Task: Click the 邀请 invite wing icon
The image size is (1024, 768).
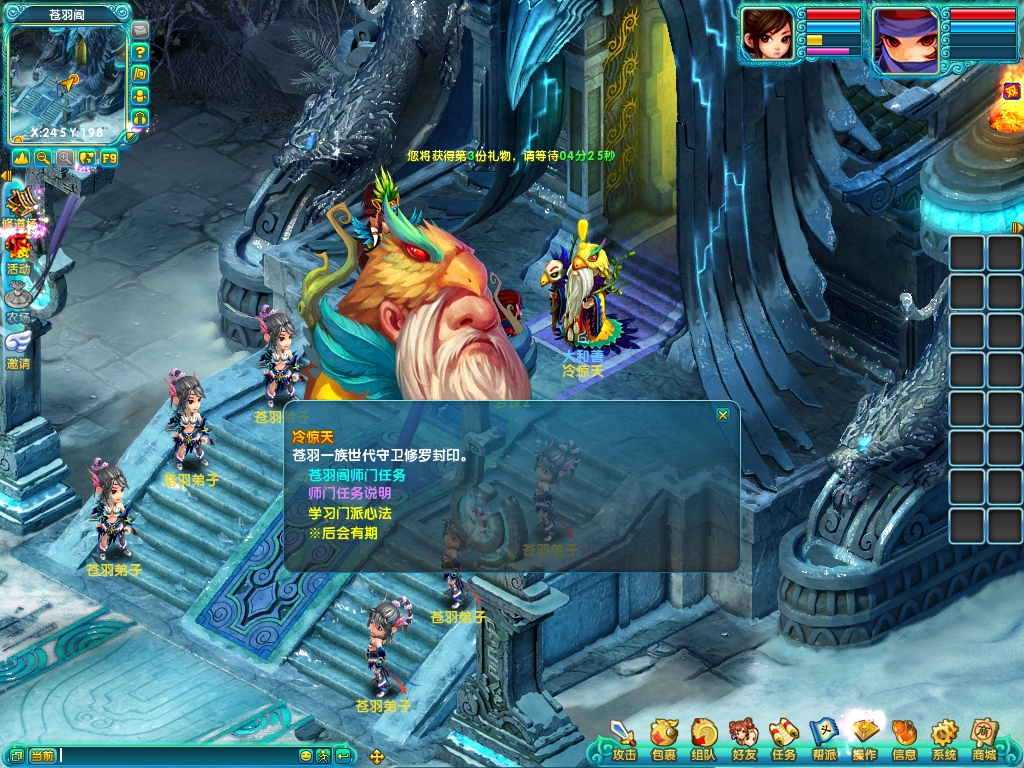Action: 18,345
